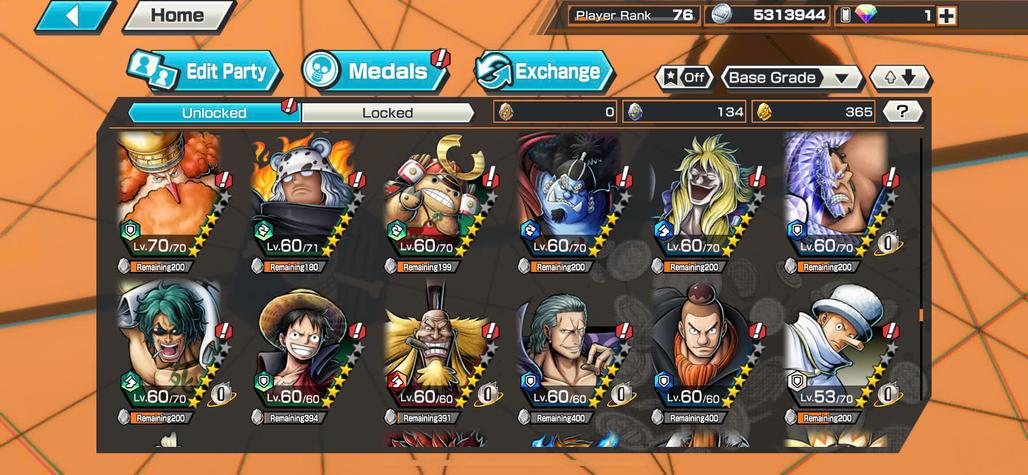Switch to the Locked characters tab
Viewport: 1028px width, 475px height.
387,113
